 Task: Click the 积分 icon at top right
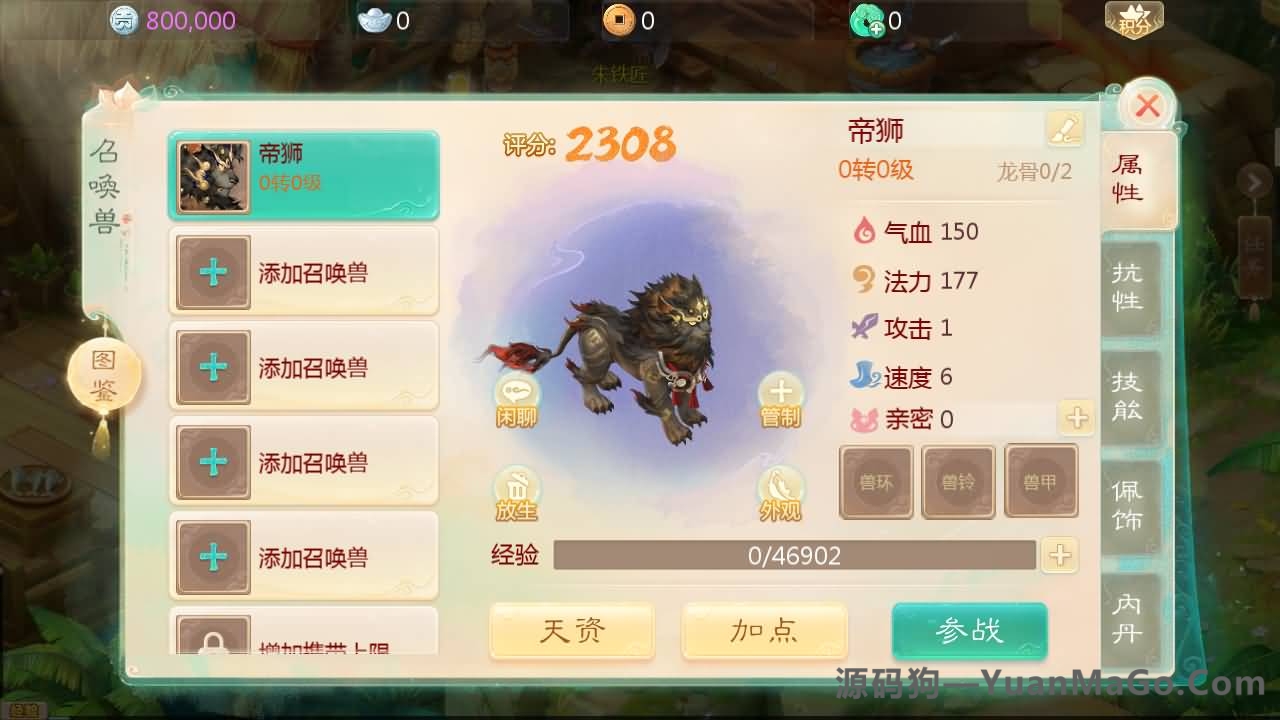coord(1136,17)
